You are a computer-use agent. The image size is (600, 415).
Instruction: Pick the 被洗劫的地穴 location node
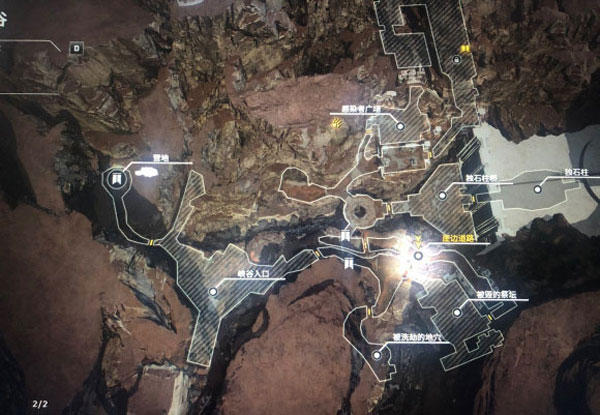pos(376,353)
